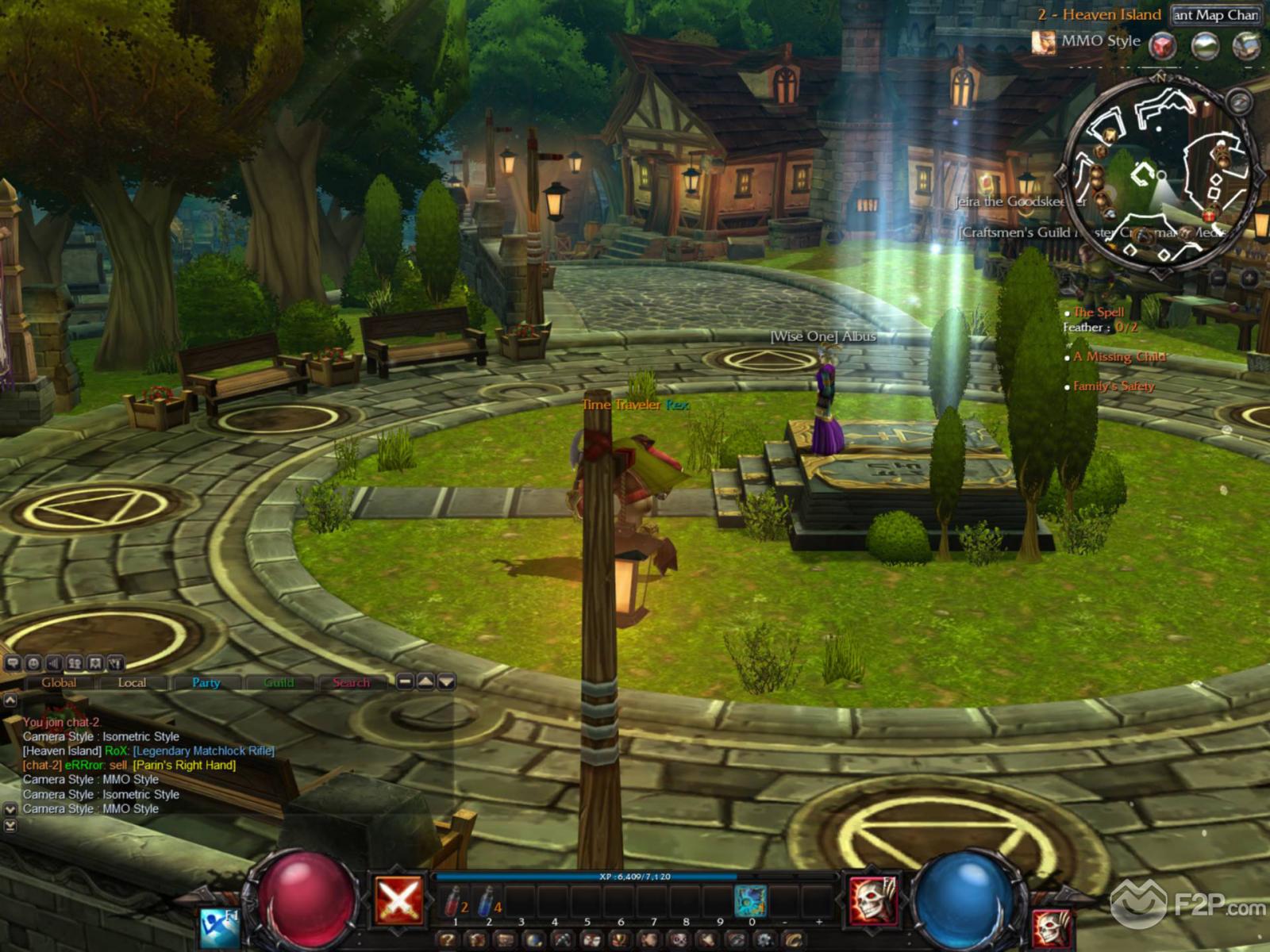Click the Instant Map Change button
The height and width of the screenshot is (952, 1270).
pyautogui.click(x=1215, y=14)
